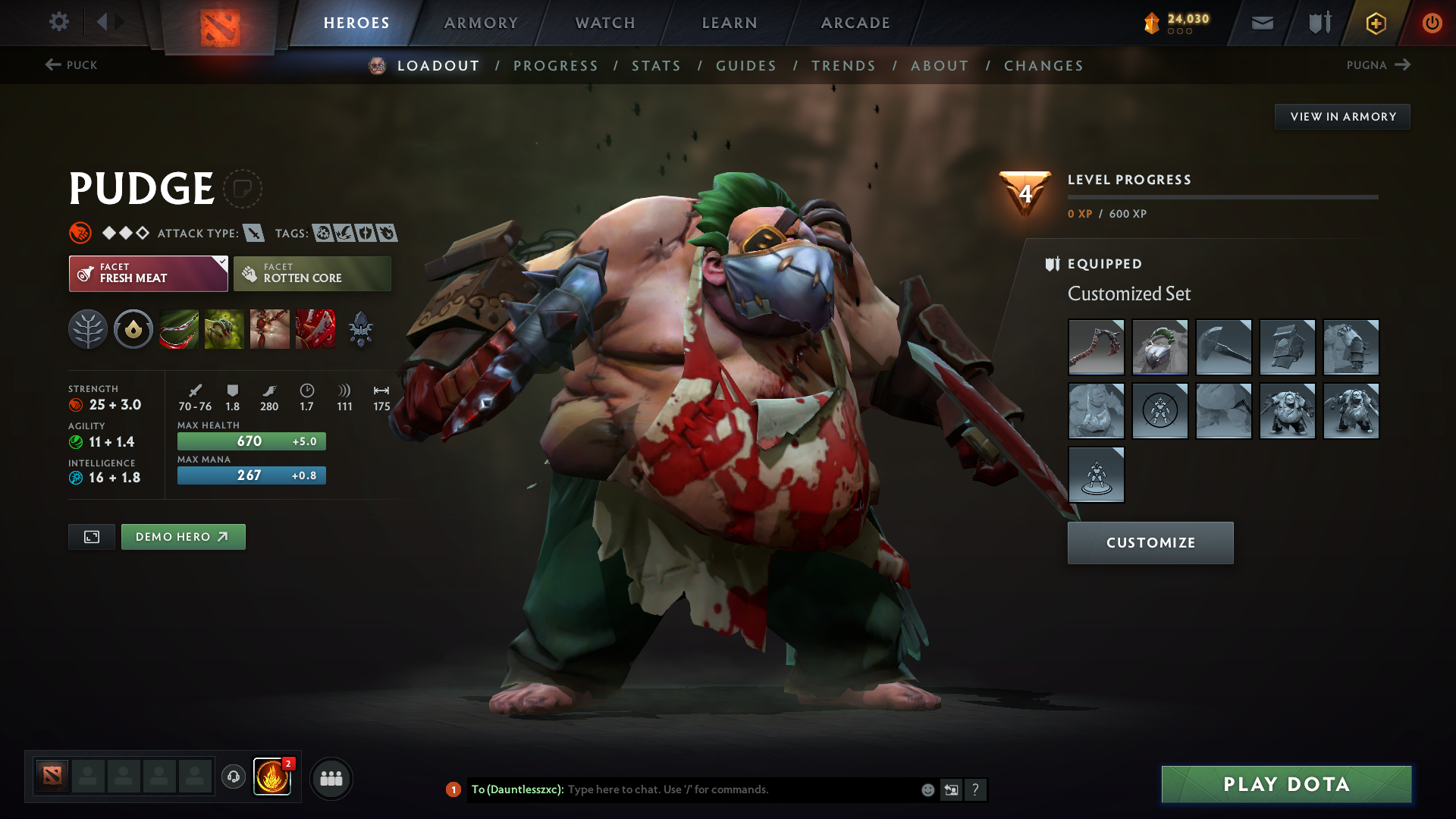This screenshot has width=1456, height=819.
Task: Open the Pudge hero dropdown portrait
Action: [377, 65]
